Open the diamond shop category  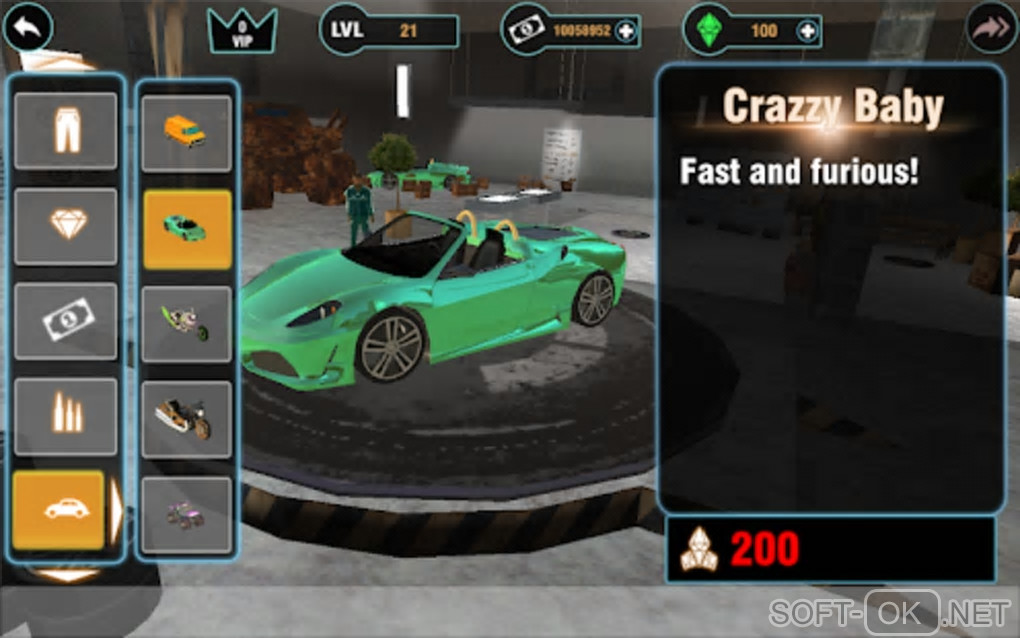pos(66,226)
